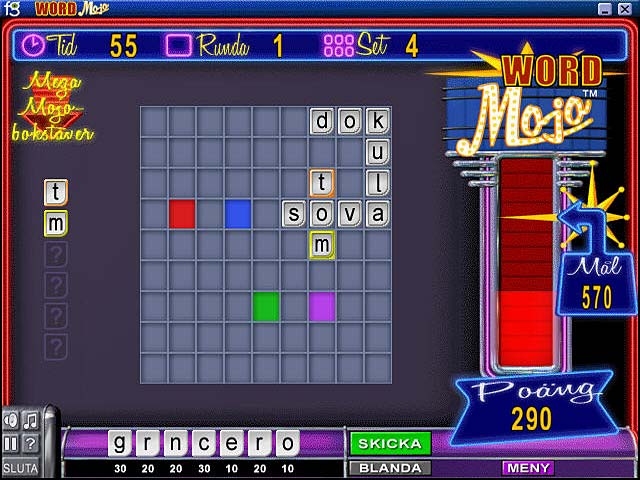Choose the letter c tile in rack
640x480 pixels.
coord(204,443)
